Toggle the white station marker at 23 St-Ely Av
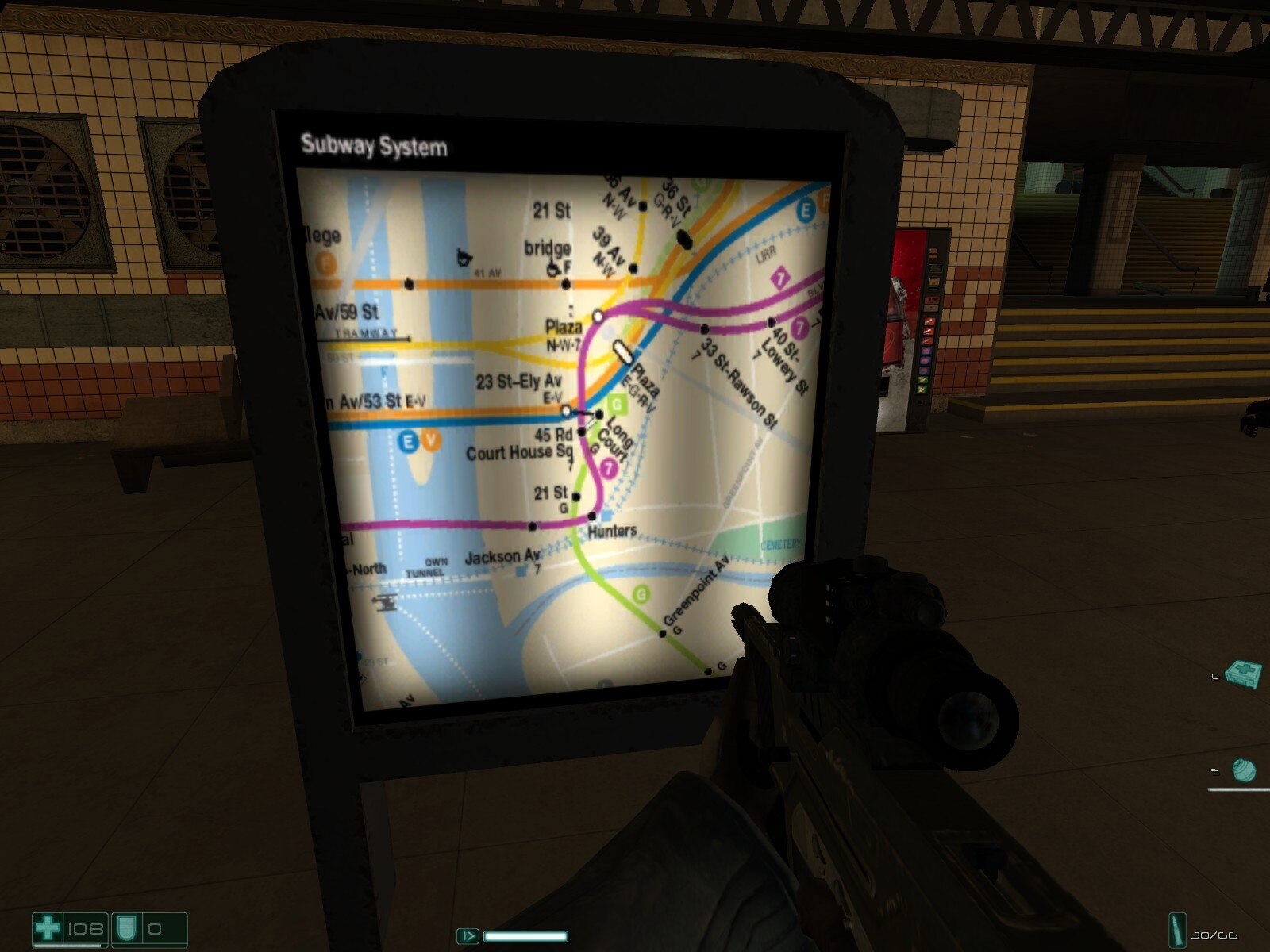The width and height of the screenshot is (1270, 952). [x=566, y=410]
